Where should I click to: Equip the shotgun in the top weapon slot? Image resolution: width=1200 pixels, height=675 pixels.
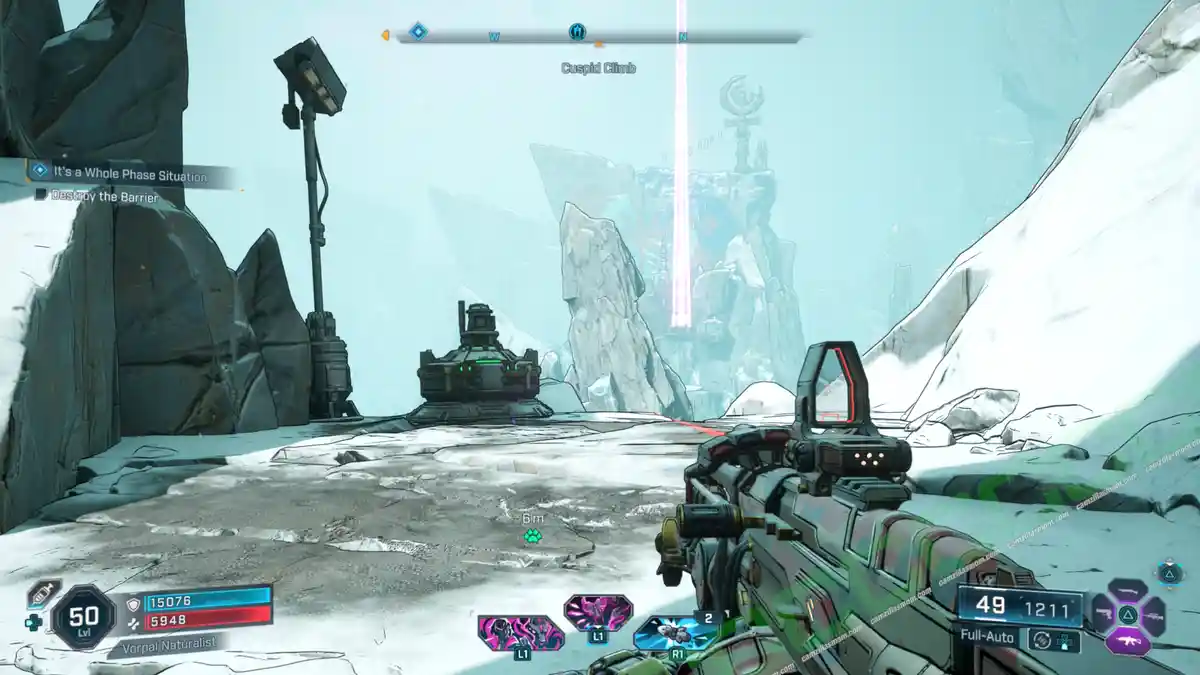coord(1127,590)
